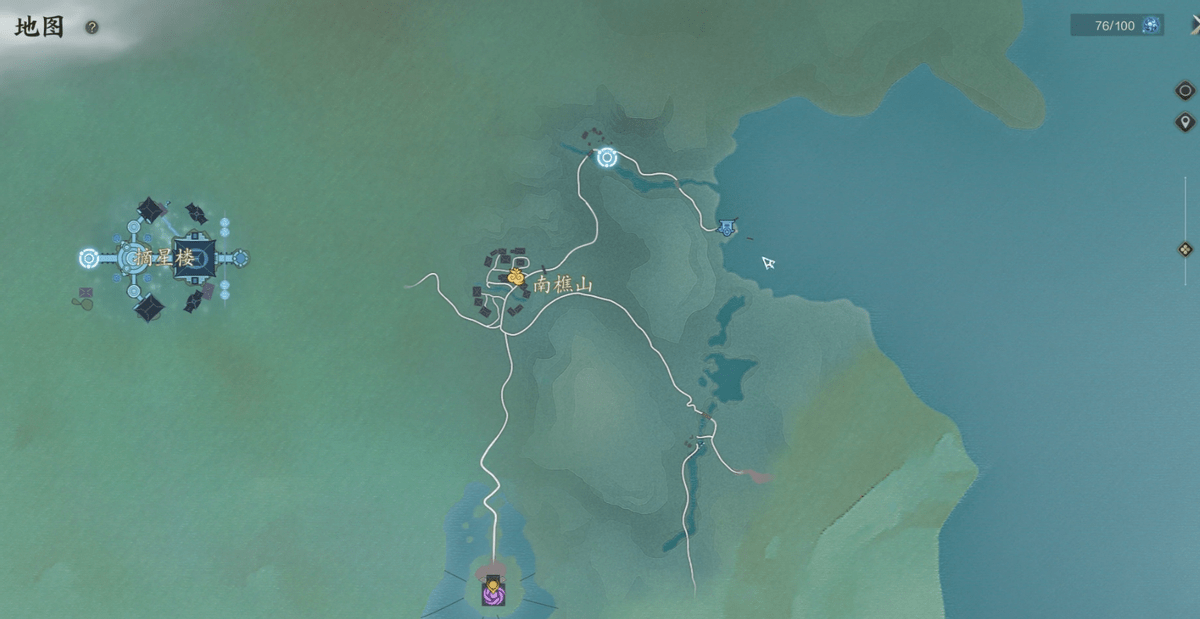Click the map zoom slider handle
Image resolution: width=1200 pixels, height=619 pixels.
coord(1185,249)
